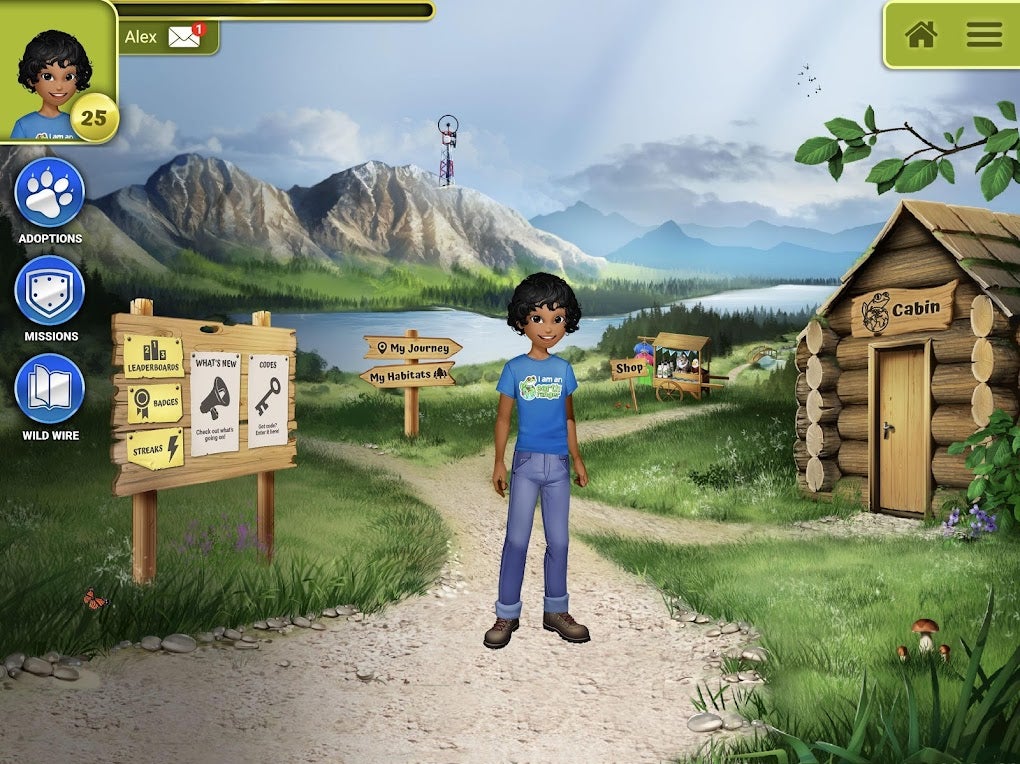1020x764 pixels.
Task: Choose the My Habitats signpost
Action: 407,376
